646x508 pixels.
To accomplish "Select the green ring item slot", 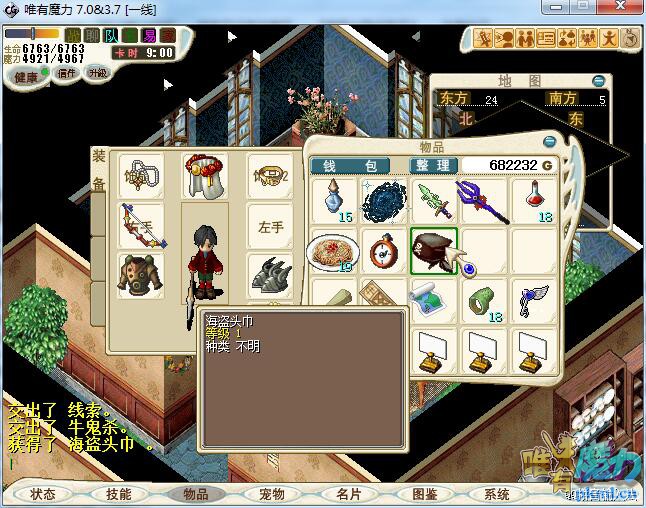I will coord(484,300).
